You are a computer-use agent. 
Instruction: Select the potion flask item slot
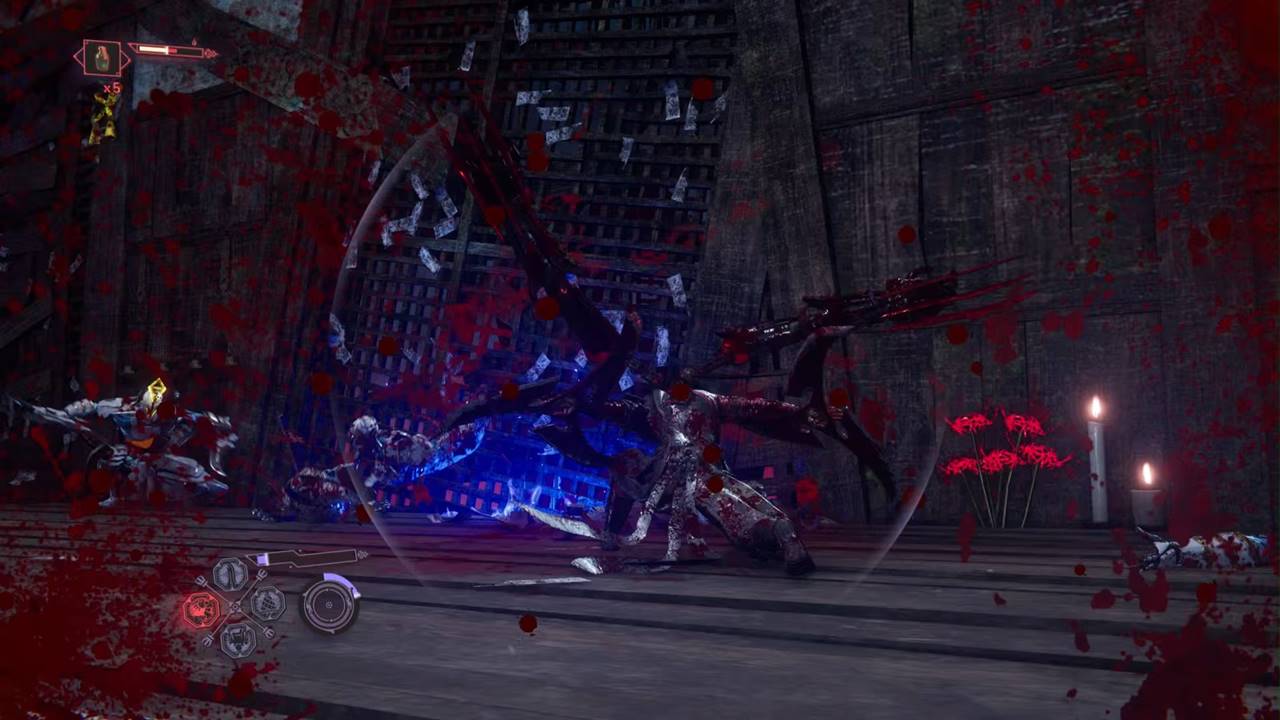pyautogui.click(x=102, y=58)
